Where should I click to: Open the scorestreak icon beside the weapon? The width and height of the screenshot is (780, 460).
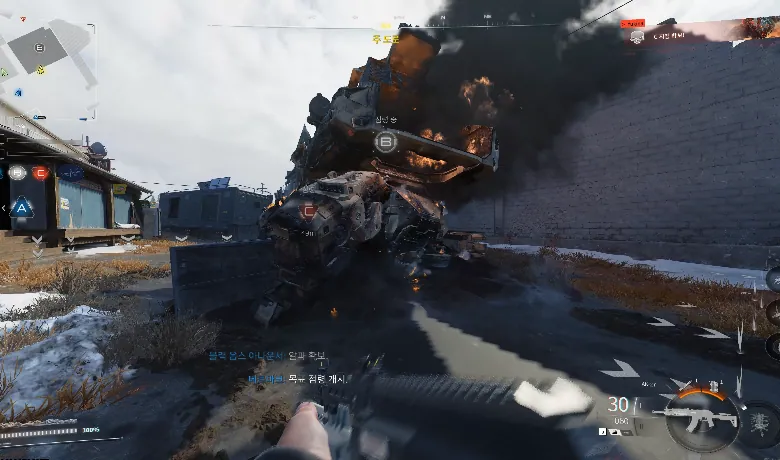(x=758, y=417)
